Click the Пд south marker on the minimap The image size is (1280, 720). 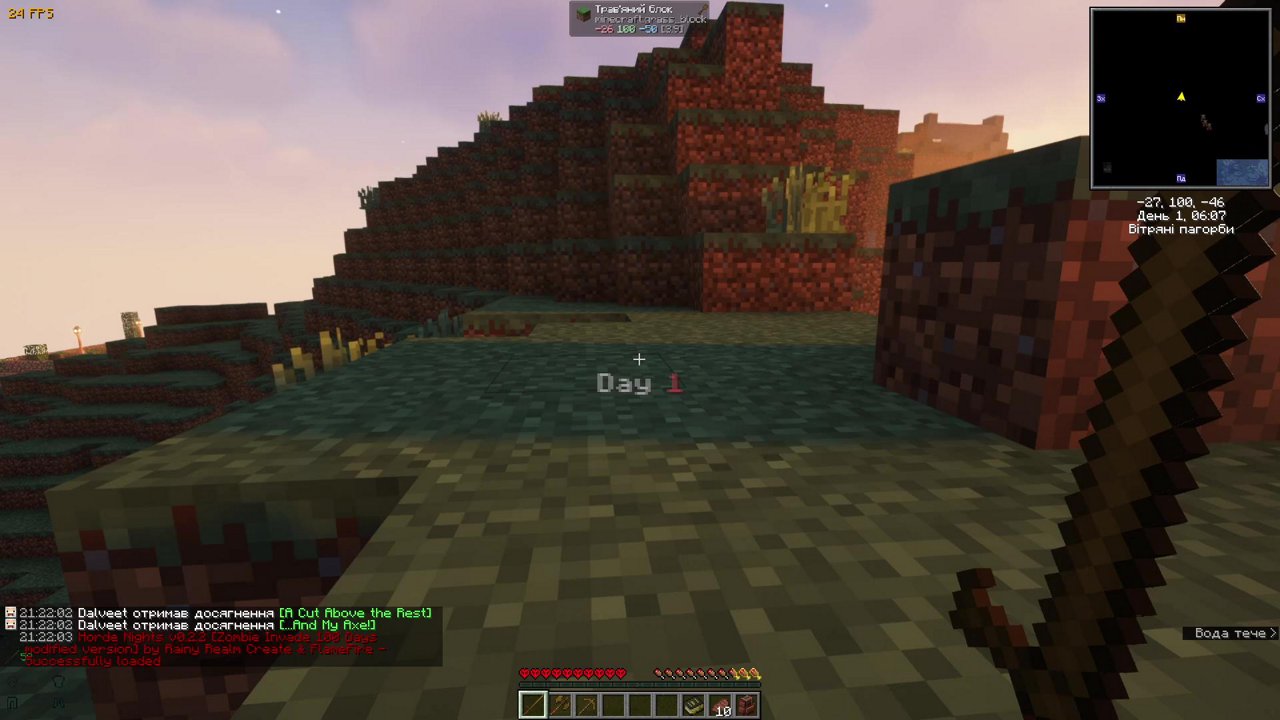pyautogui.click(x=1181, y=178)
